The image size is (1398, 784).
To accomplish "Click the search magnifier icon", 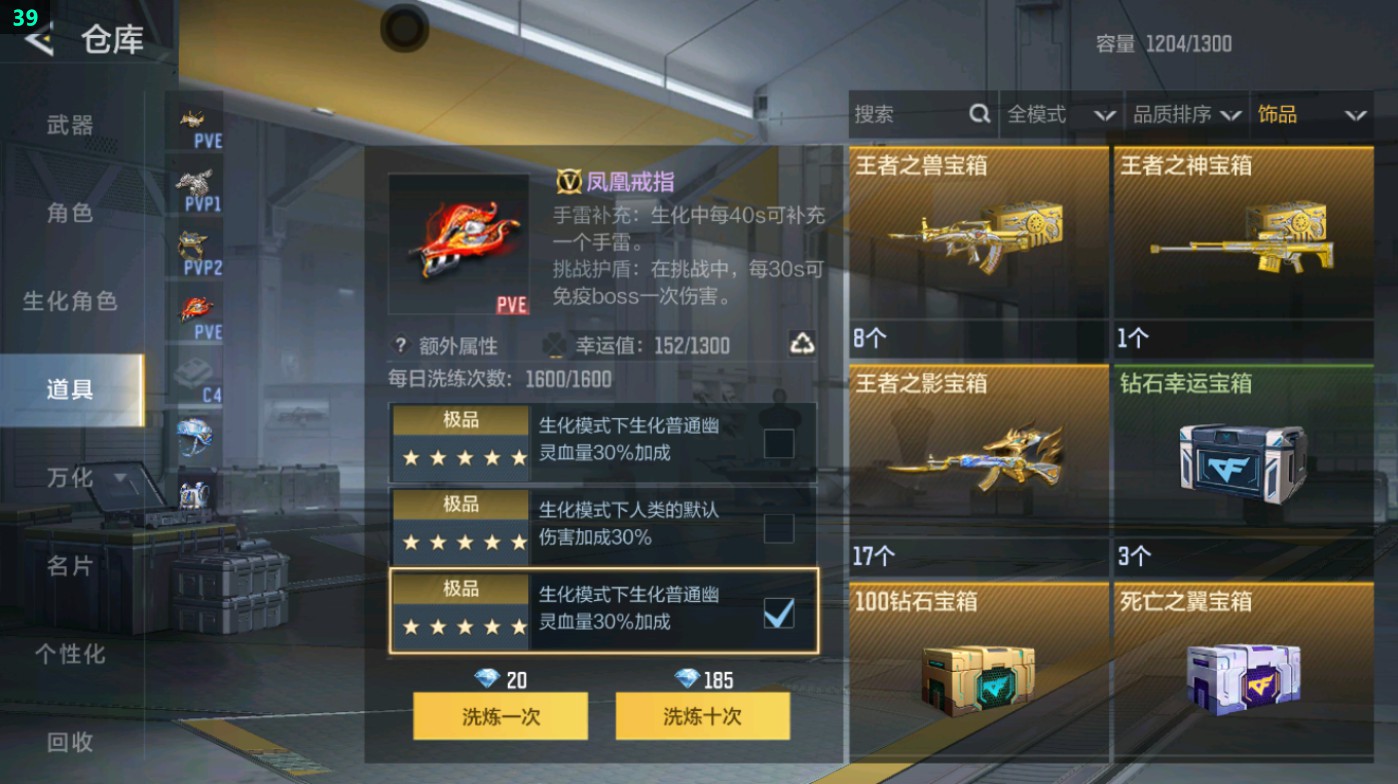I will [x=978, y=114].
